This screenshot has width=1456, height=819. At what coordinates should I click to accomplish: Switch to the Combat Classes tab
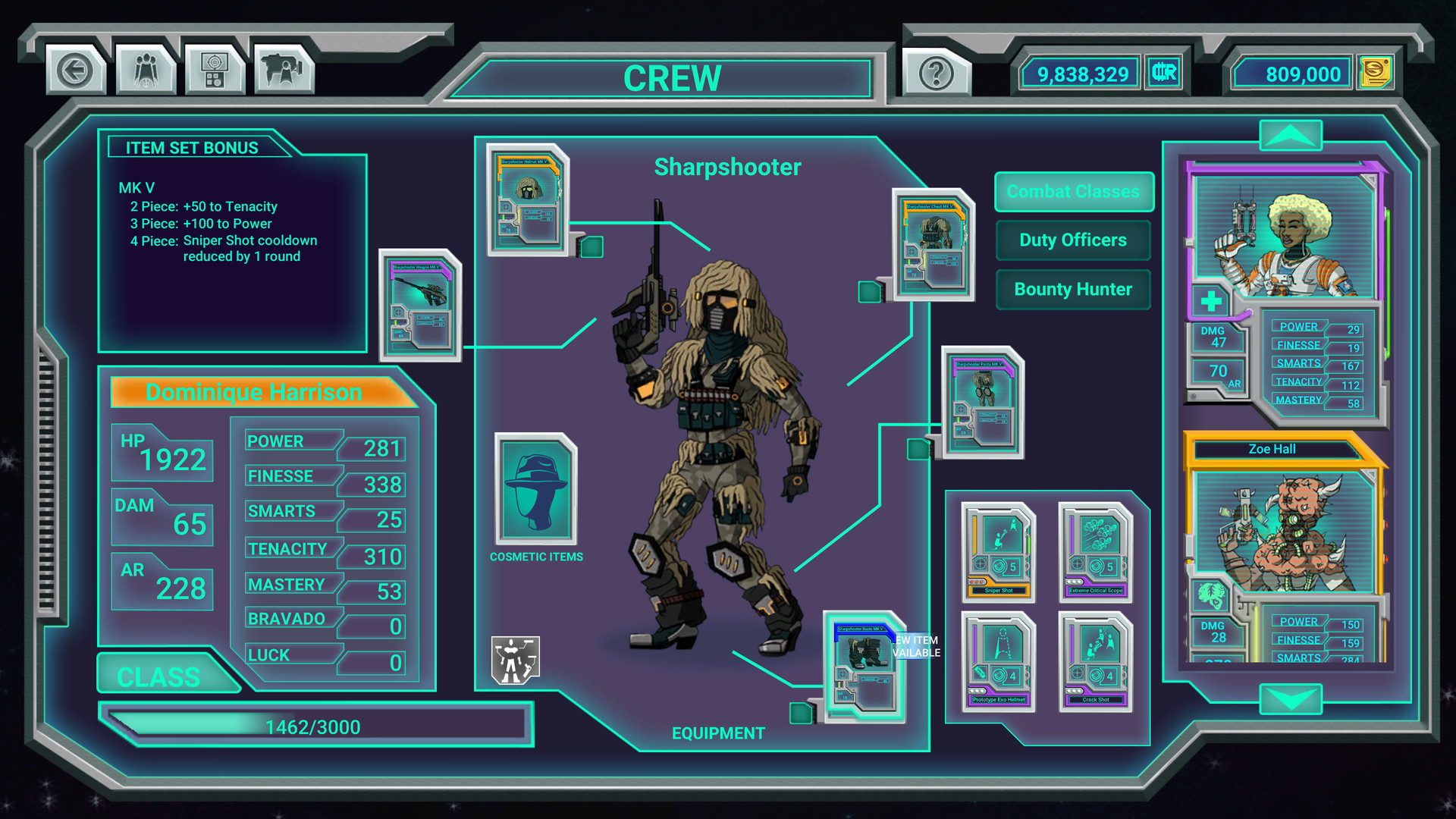1073,192
